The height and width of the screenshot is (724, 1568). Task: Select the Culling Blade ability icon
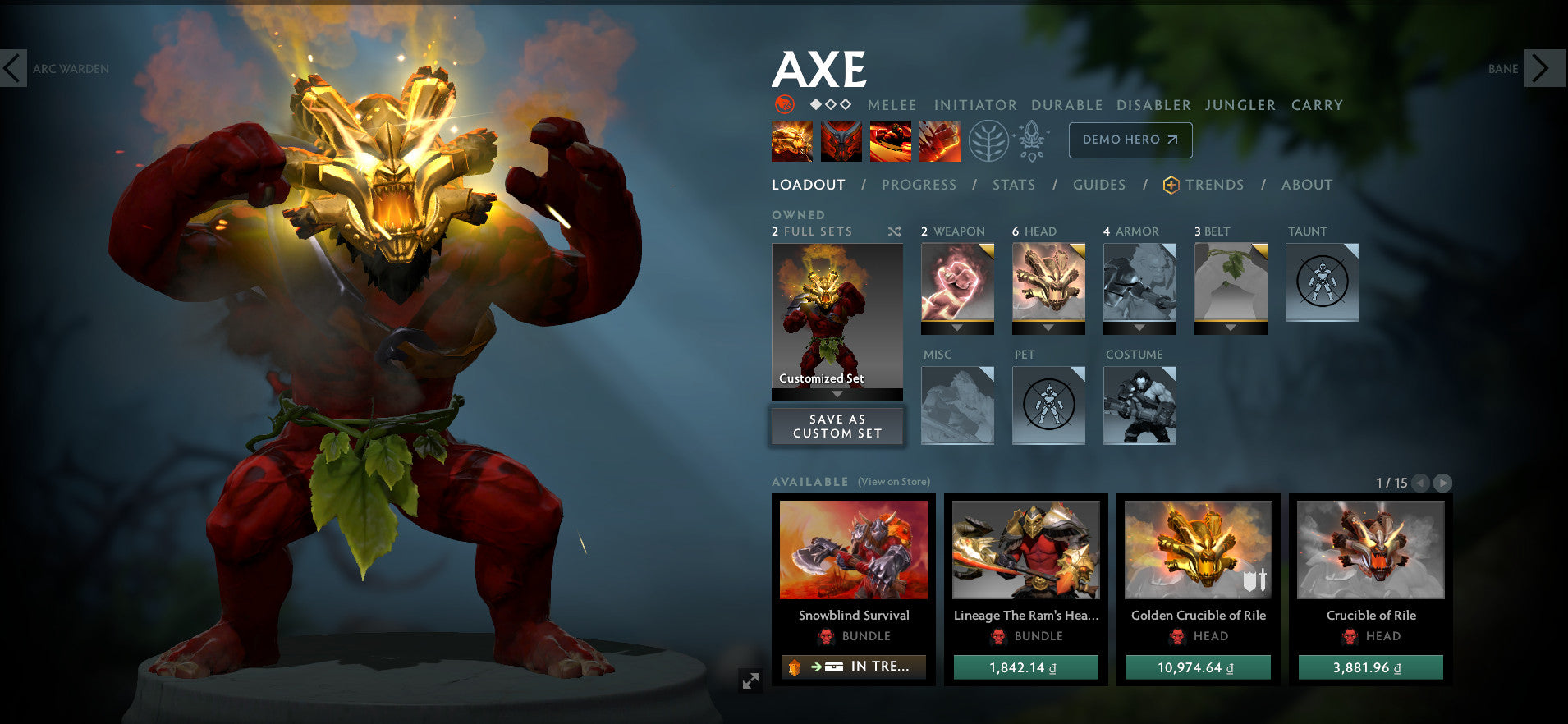point(938,140)
